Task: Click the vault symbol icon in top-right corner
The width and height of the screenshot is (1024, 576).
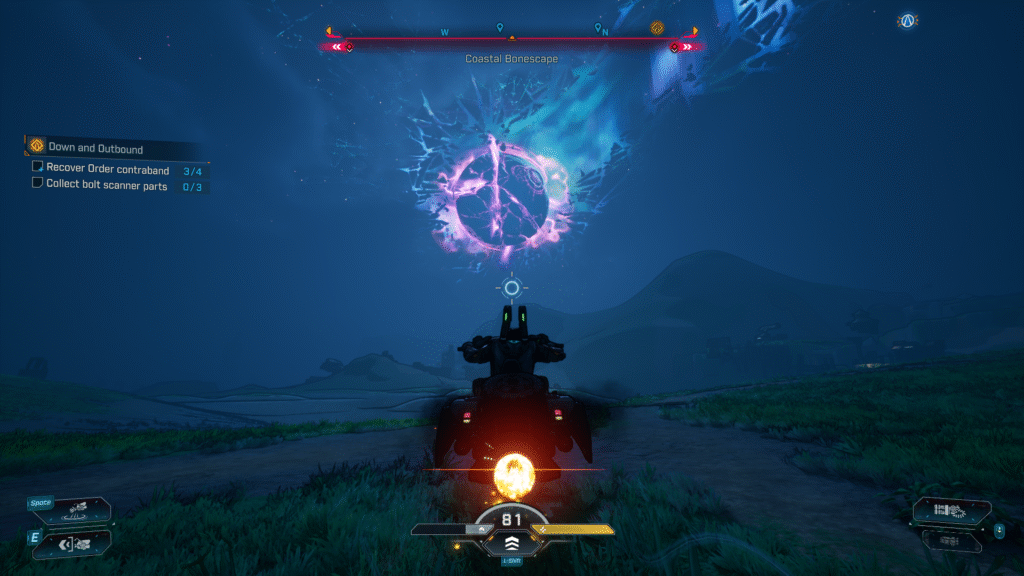Action: pos(907,20)
